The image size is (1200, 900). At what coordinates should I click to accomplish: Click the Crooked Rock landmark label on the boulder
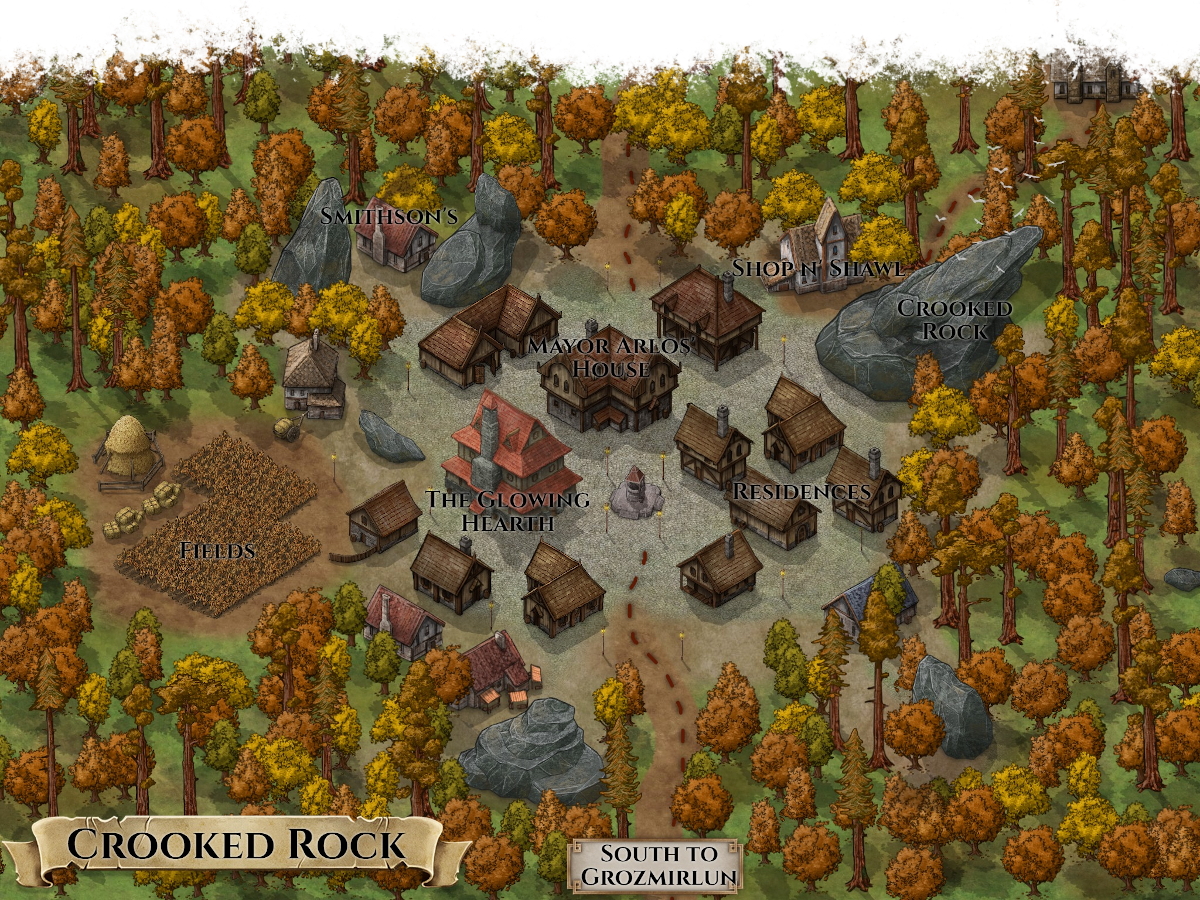coord(954,319)
